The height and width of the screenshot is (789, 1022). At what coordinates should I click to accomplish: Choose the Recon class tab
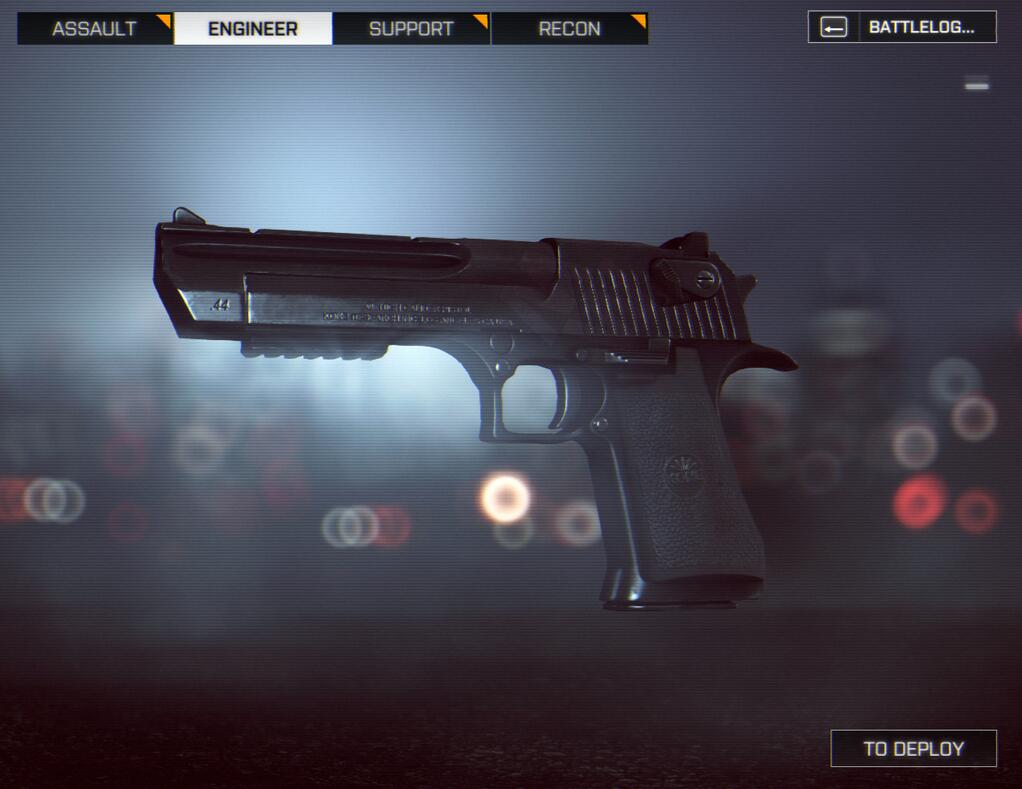569,28
